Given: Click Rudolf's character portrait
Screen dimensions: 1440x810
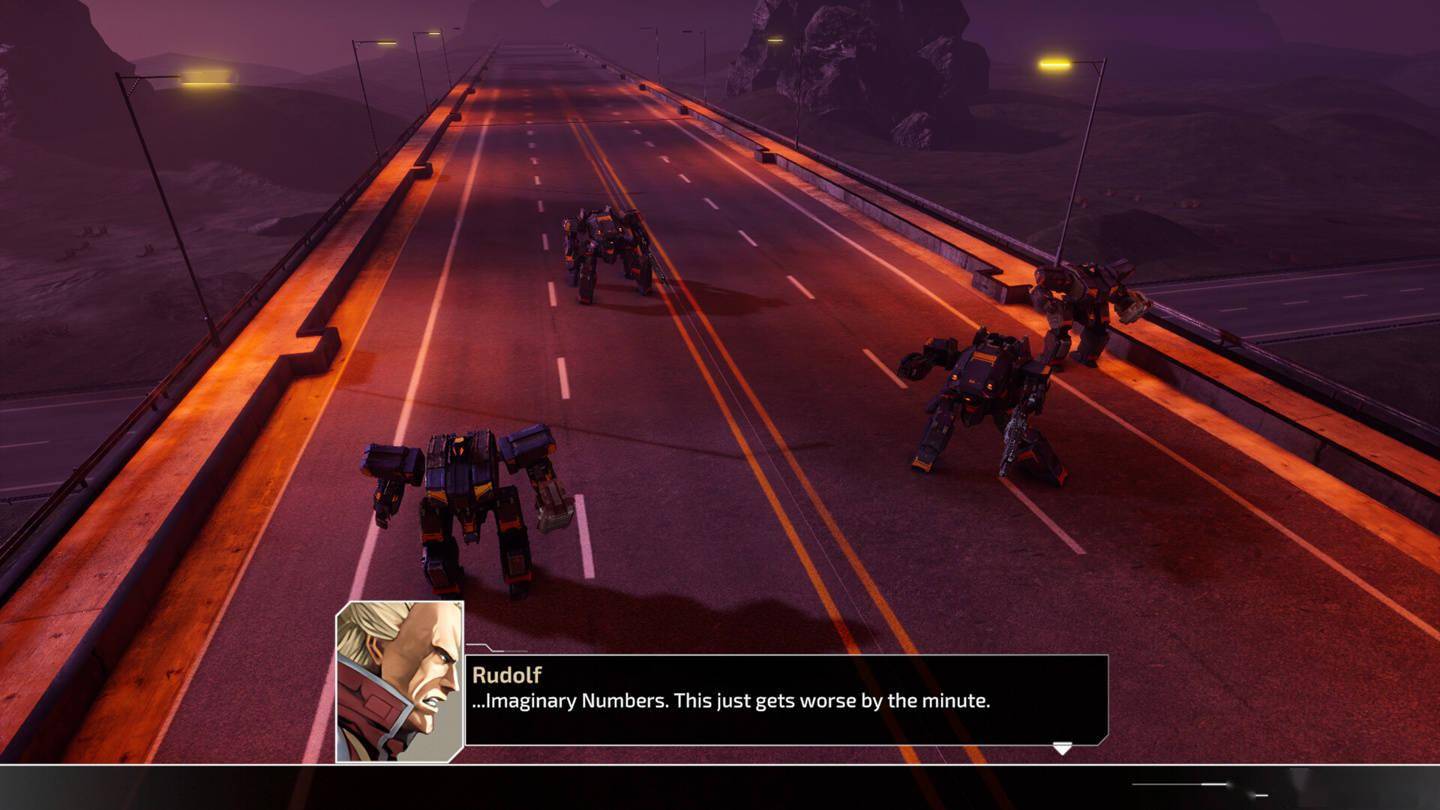Looking at the screenshot, I should point(398,680).
